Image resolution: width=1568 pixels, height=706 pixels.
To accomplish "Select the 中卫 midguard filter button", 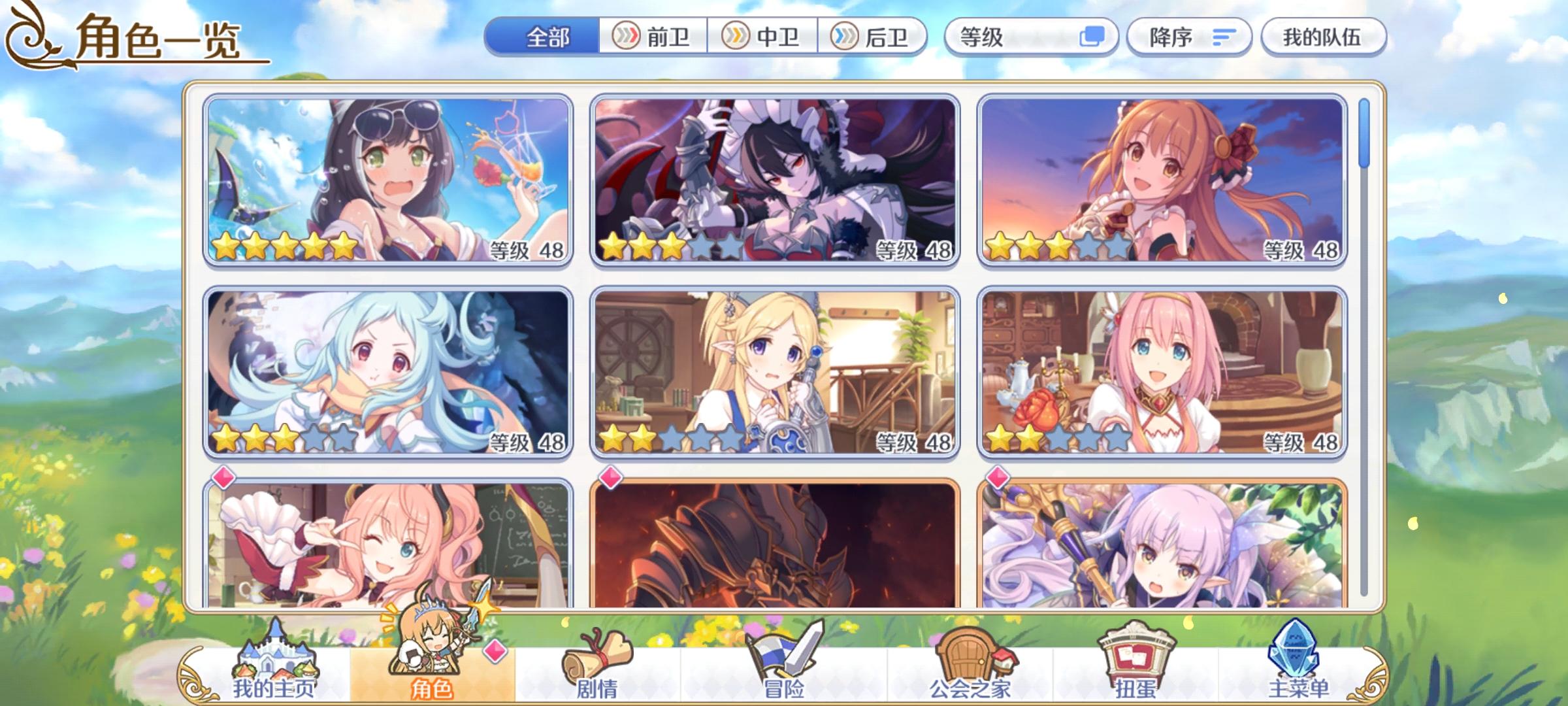I will (763, 37).
